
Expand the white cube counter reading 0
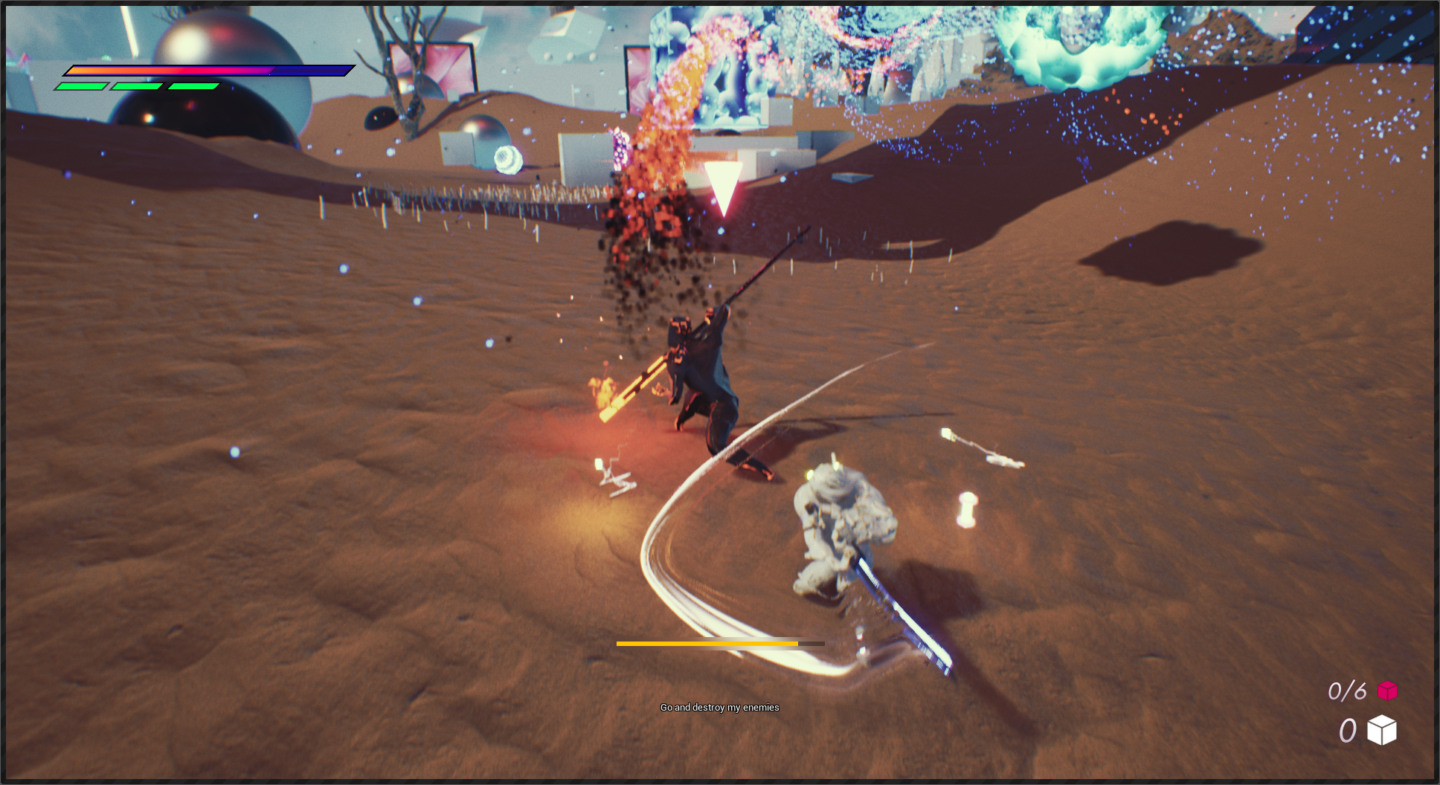[x=1347, y=730]
